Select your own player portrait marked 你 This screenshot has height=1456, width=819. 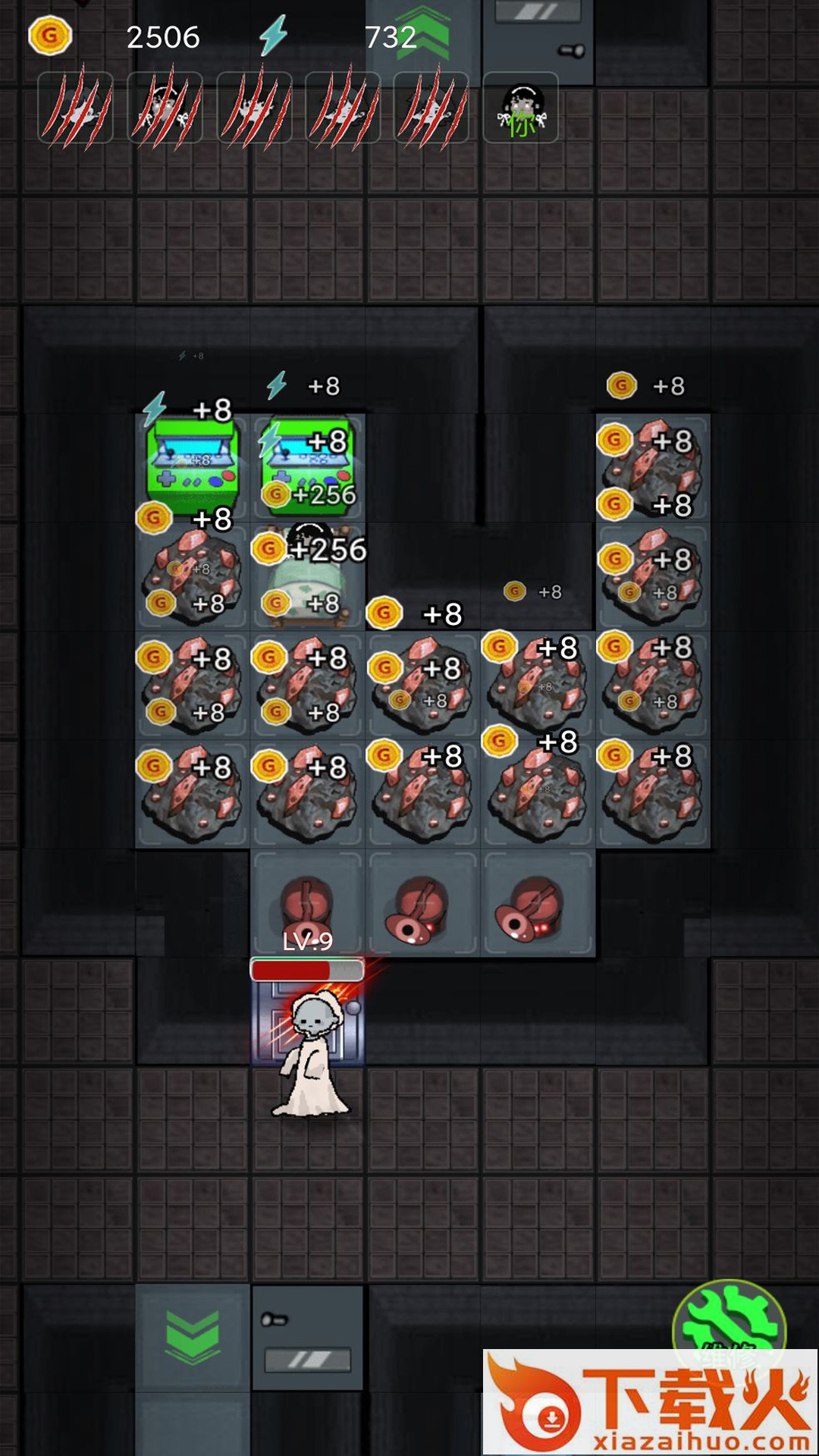[x=521, y=108]
